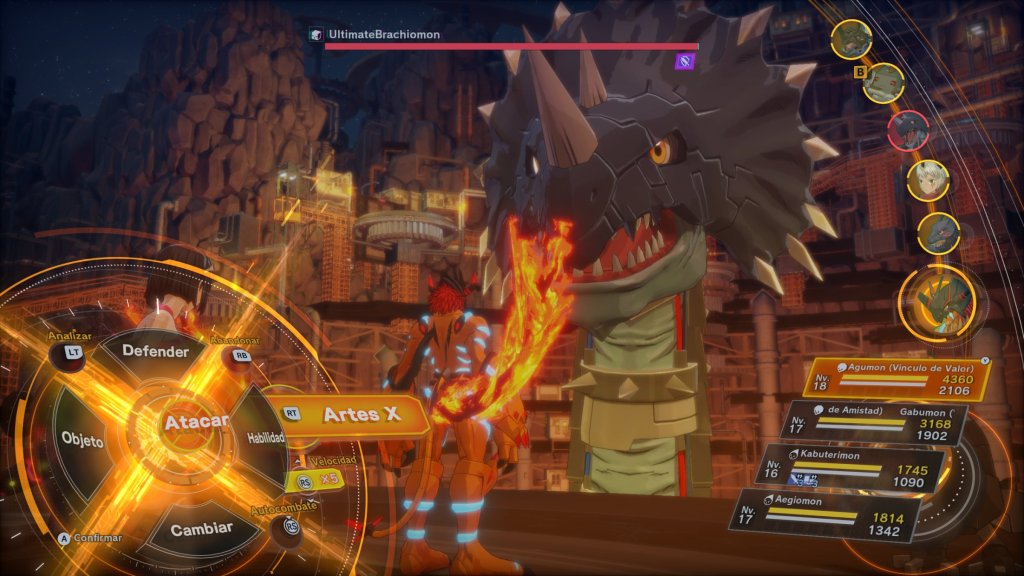The width and height of the screenshot is (1024, 576).
Task: Choose Cambiar to swap Digimon
Action: tap(201, 527)
